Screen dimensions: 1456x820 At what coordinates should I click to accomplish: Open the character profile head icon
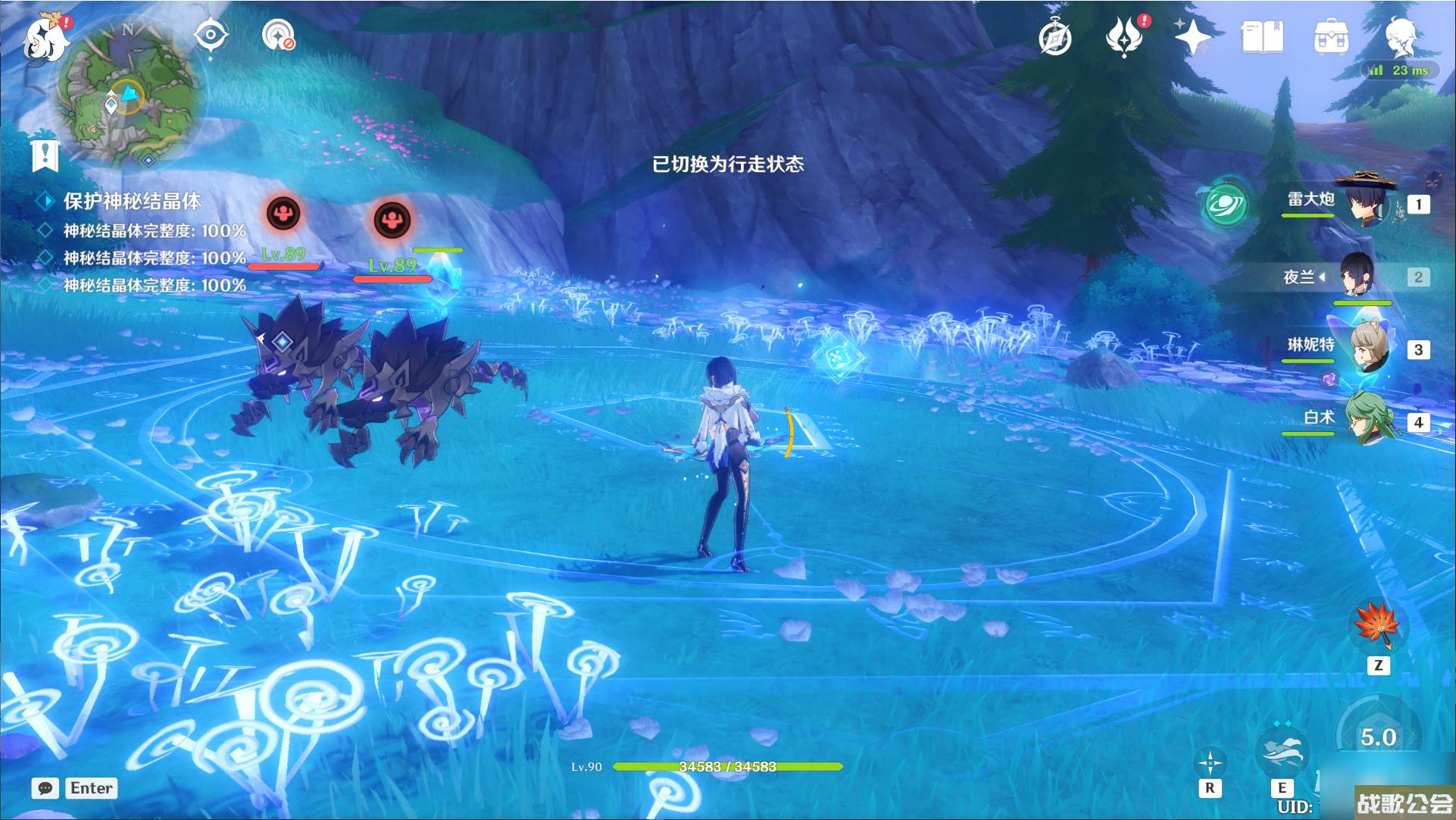(x=1400, y=35)
